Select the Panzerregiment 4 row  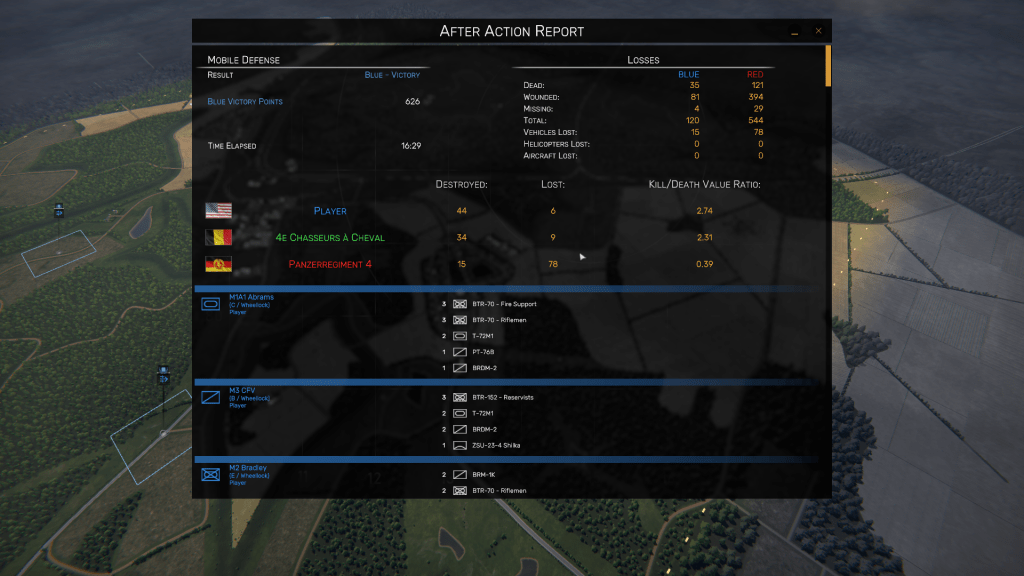coord(330,264)
